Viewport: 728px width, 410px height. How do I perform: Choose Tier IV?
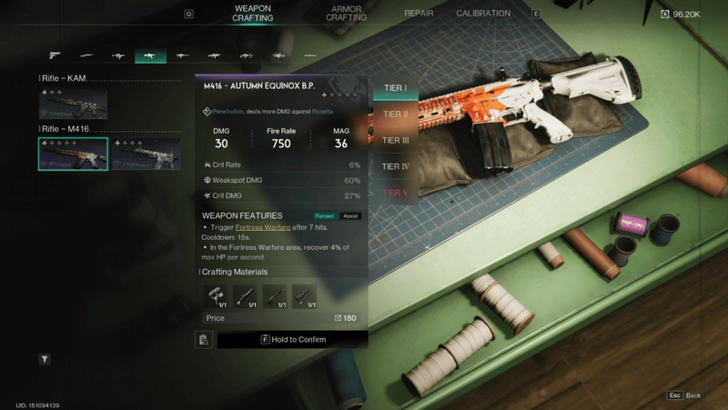click(x=395, y=166)
